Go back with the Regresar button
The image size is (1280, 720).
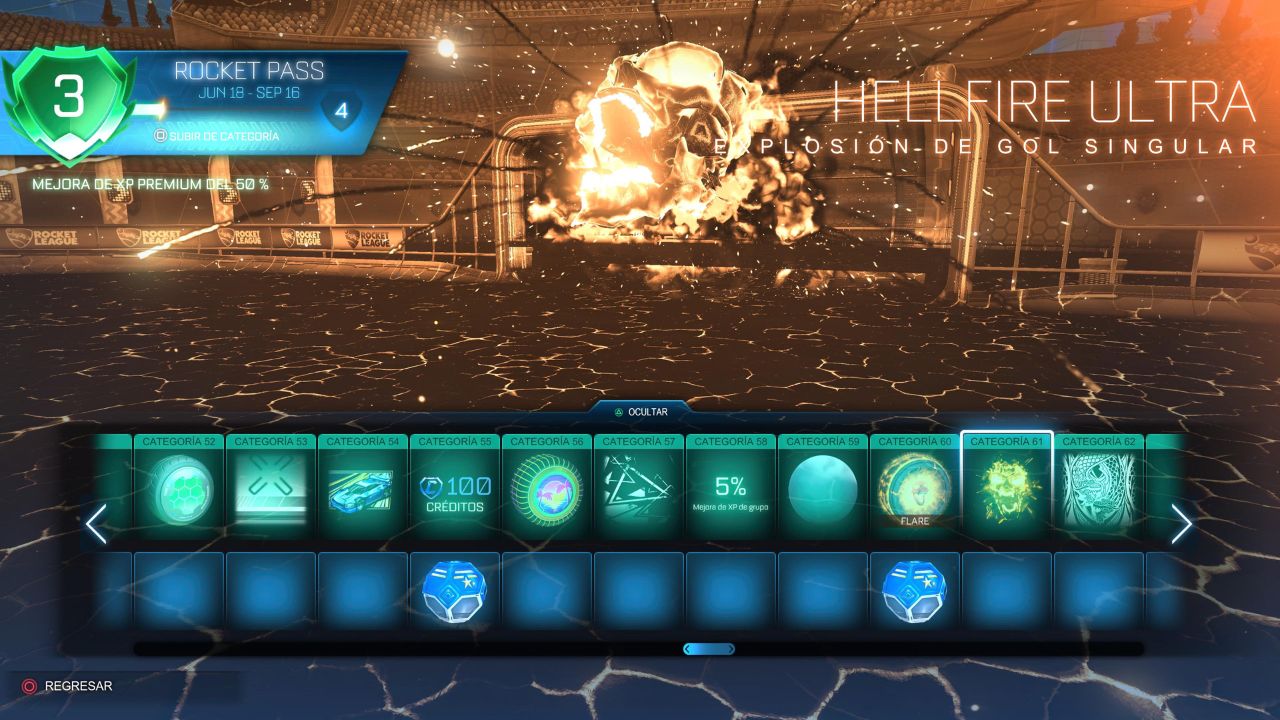68,686
